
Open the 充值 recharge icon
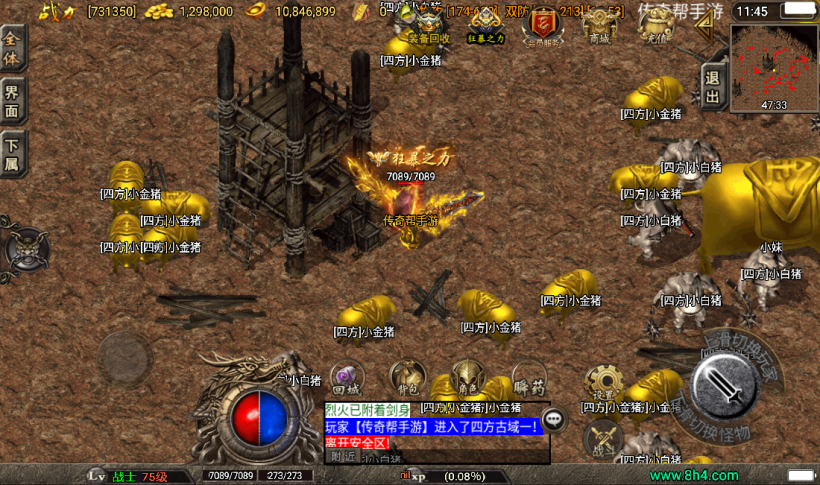(x=655, y=25)
